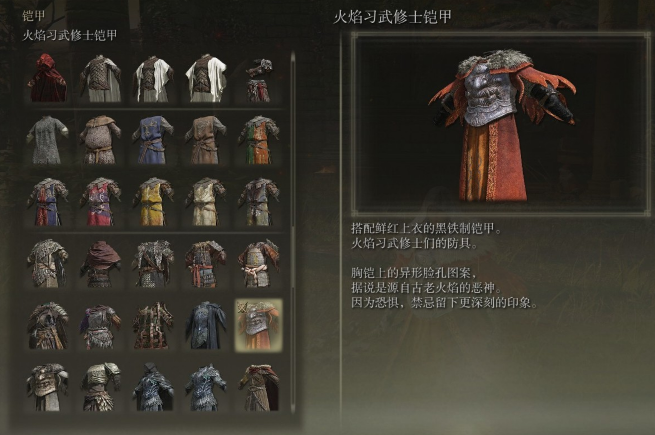Select the highlighted Fire Prelate-style orange armor
655x435 pixels.
(x=257, y=325)
